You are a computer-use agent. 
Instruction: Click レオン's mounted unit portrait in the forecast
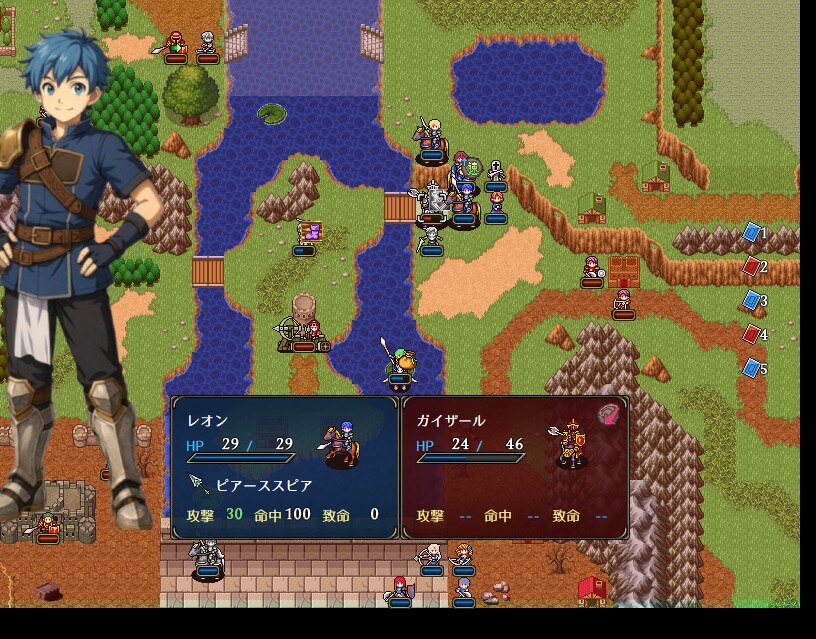point(342,444)
